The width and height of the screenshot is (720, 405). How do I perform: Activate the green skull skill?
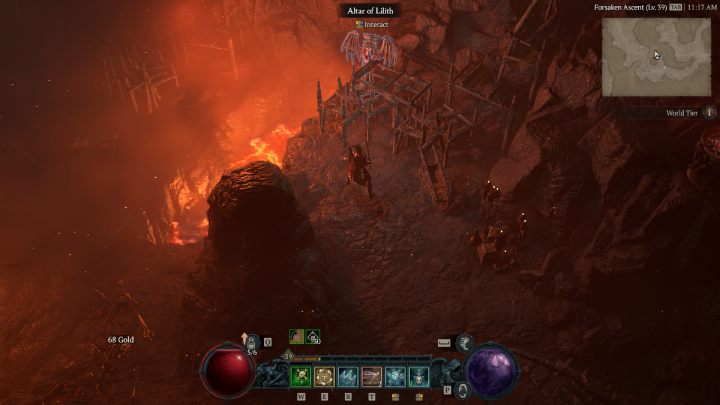[x=301, y=376]
